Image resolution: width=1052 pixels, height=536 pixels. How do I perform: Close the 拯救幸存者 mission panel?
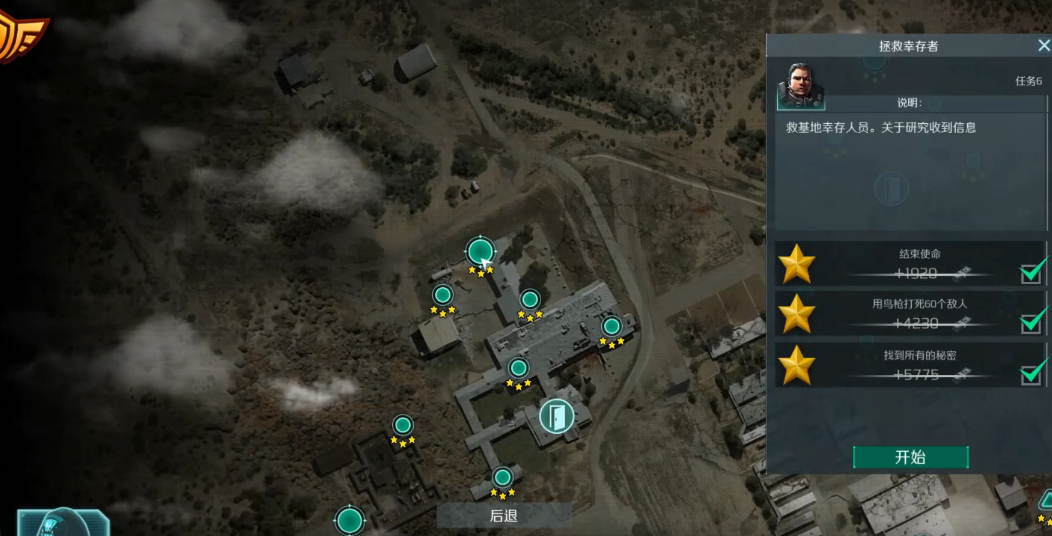(x=1043, y=46)
